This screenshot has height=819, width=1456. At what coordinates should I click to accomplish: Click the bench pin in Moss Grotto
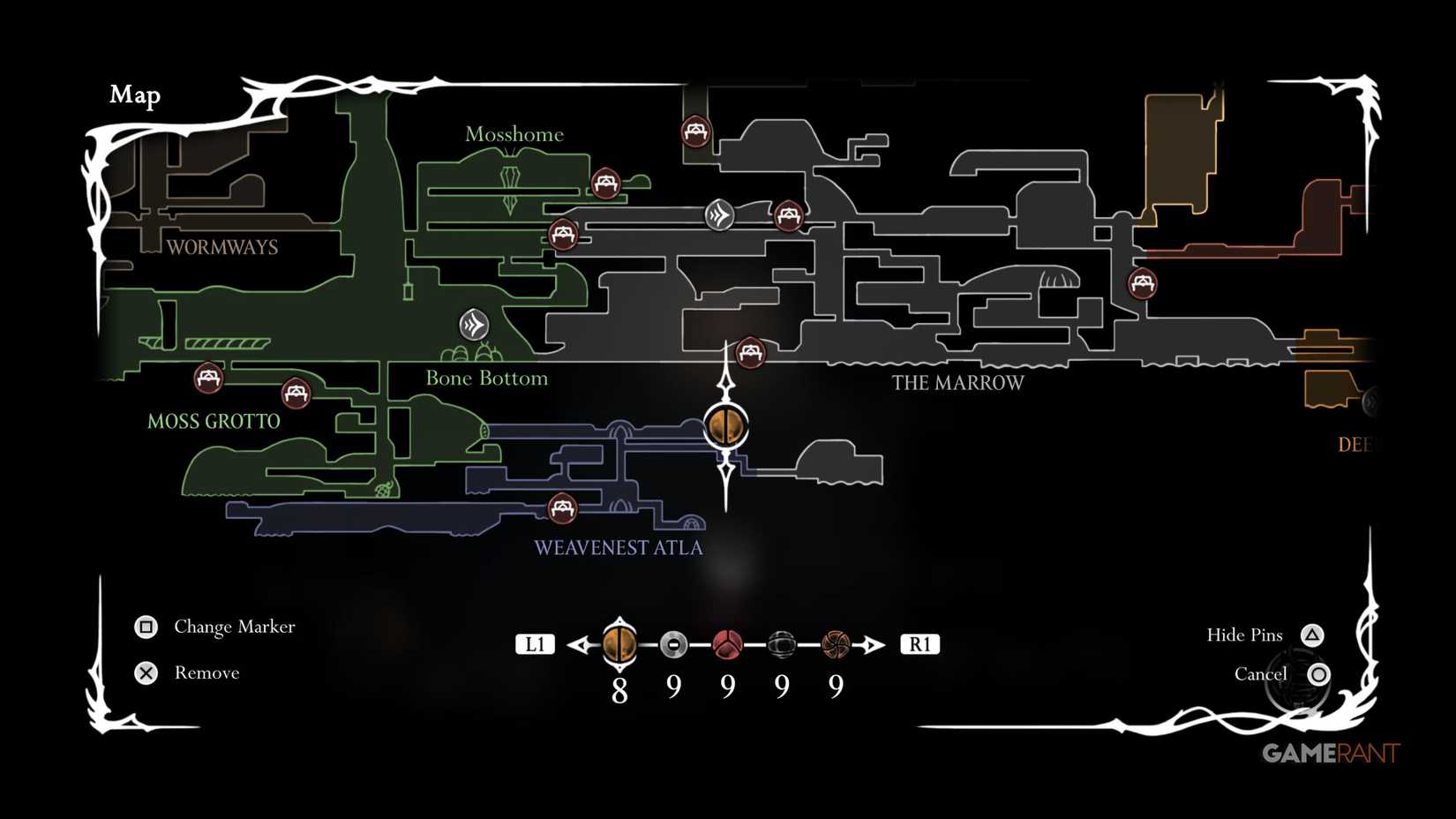207,379
